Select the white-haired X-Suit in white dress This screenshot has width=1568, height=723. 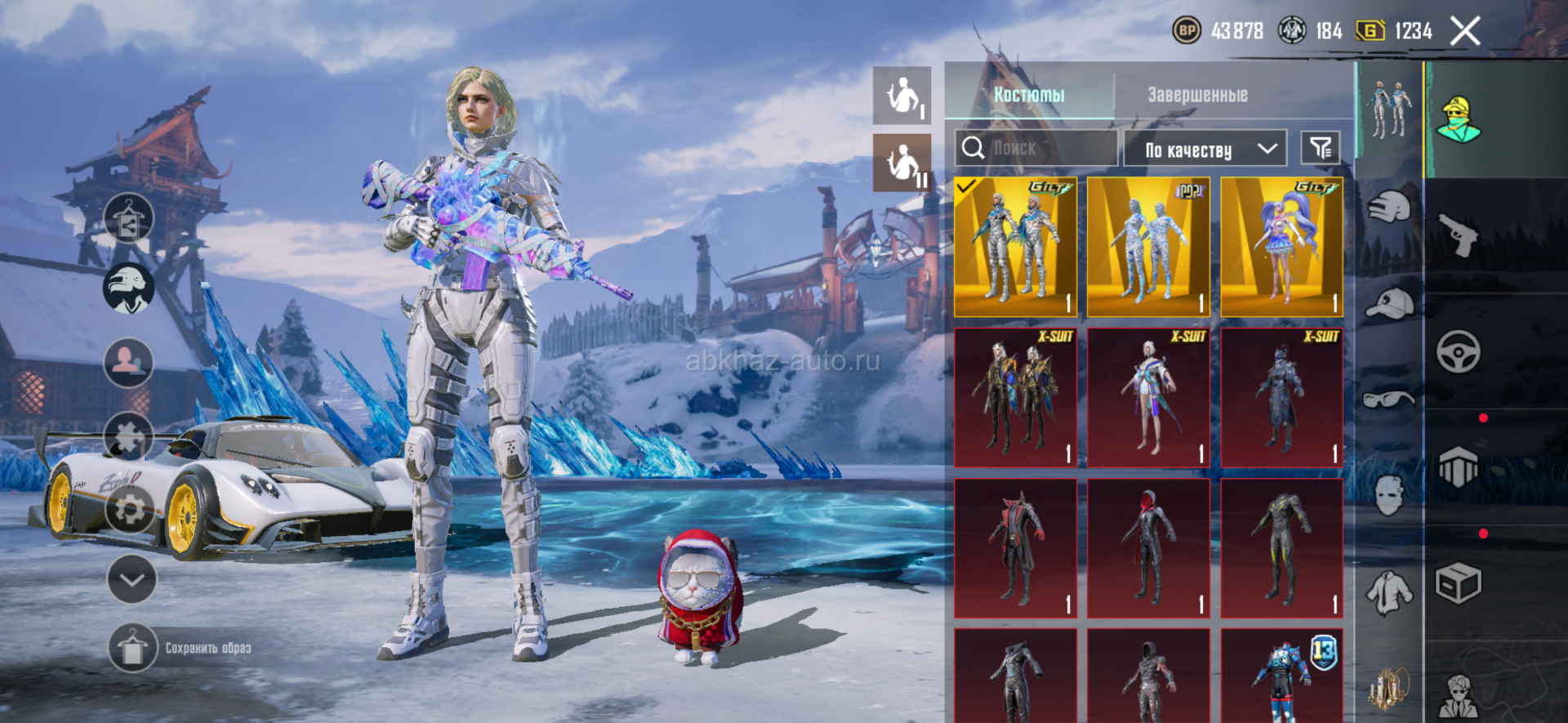tap(1148, 398)
